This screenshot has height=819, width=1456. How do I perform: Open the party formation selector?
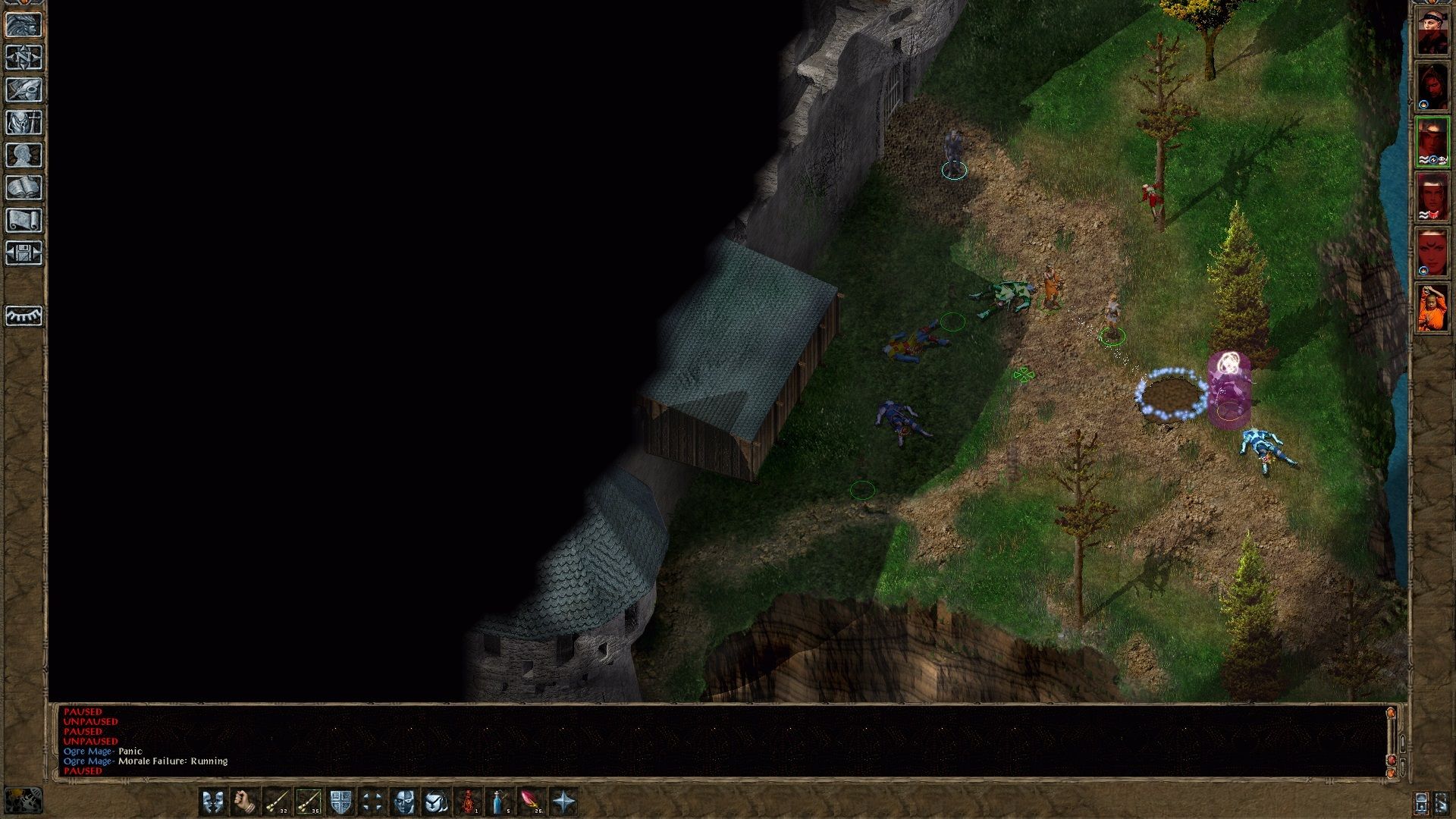[372, 802]
